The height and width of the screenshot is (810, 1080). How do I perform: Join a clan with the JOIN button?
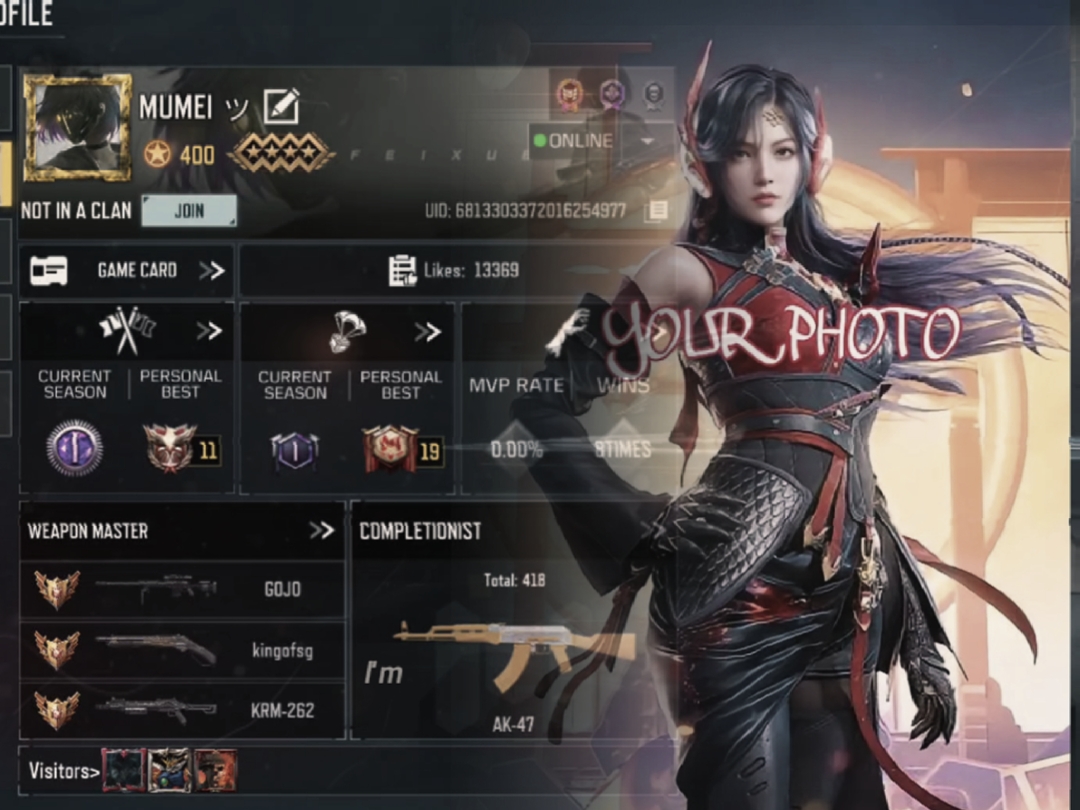coord(189,211)
